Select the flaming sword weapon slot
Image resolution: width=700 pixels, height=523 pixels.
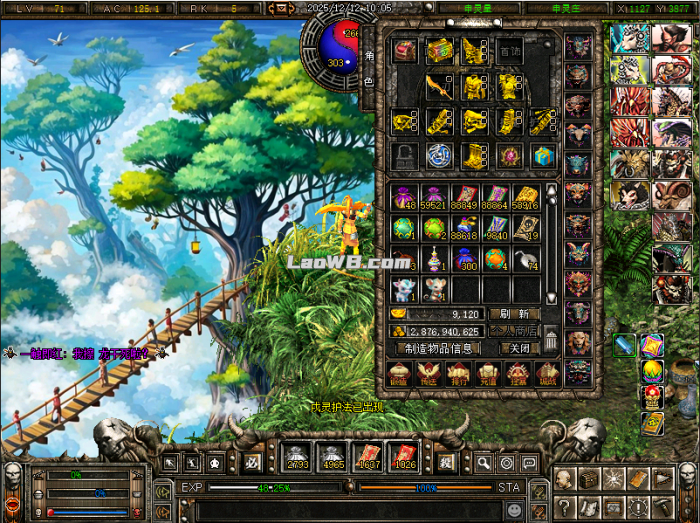point(438,86)
